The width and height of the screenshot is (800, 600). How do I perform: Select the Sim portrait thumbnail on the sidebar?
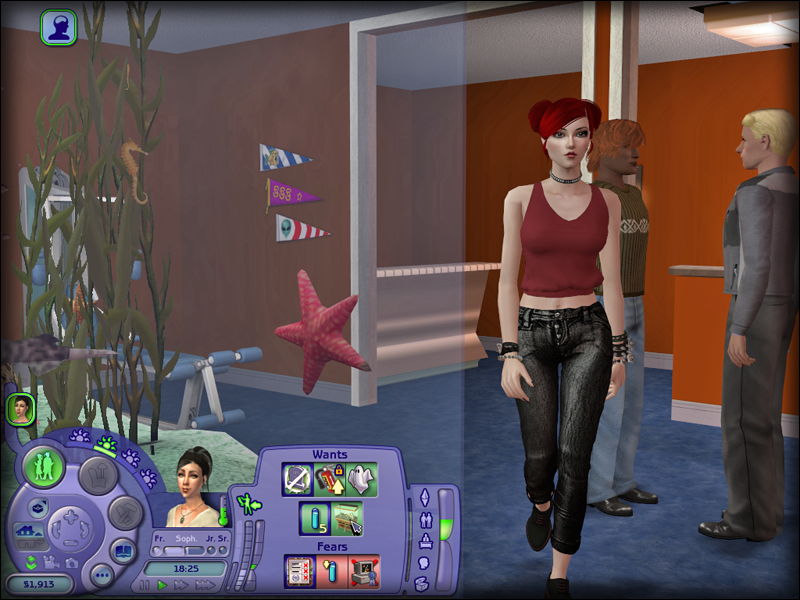(x=20, y=407)
